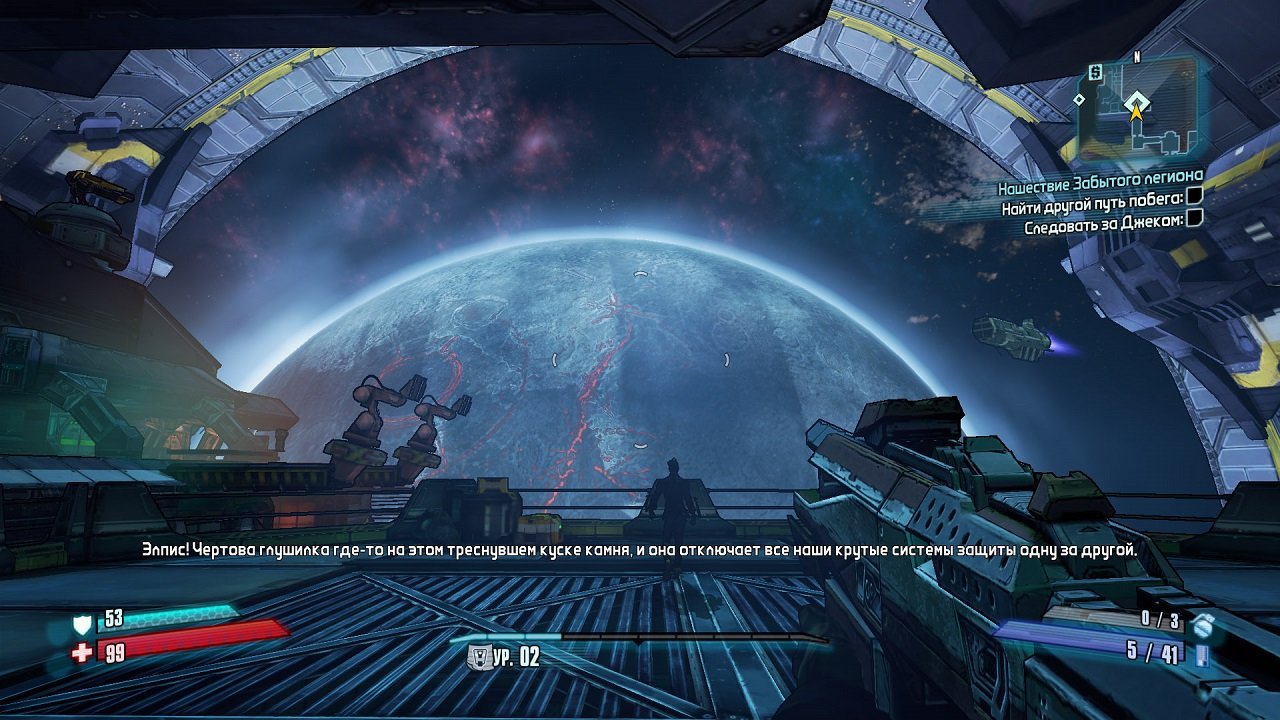
Task: Click the grenade icon showing 0/3
Action: click(x=1203, y=627)
